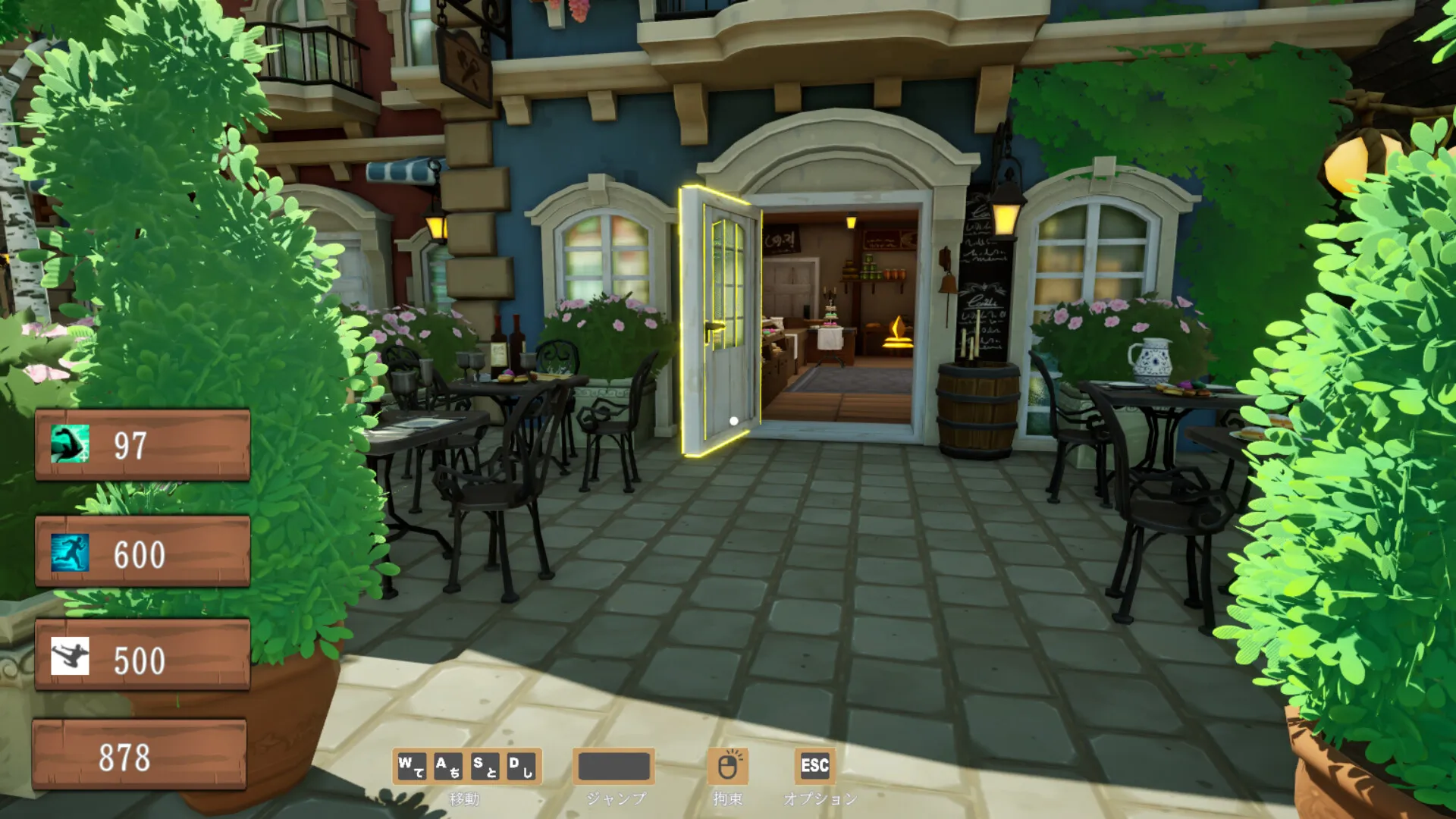Image resolution: width=1456 pixels, height=819 pixels.
Task: Select the オプション label at bottom right
Action: click(821, 799)
